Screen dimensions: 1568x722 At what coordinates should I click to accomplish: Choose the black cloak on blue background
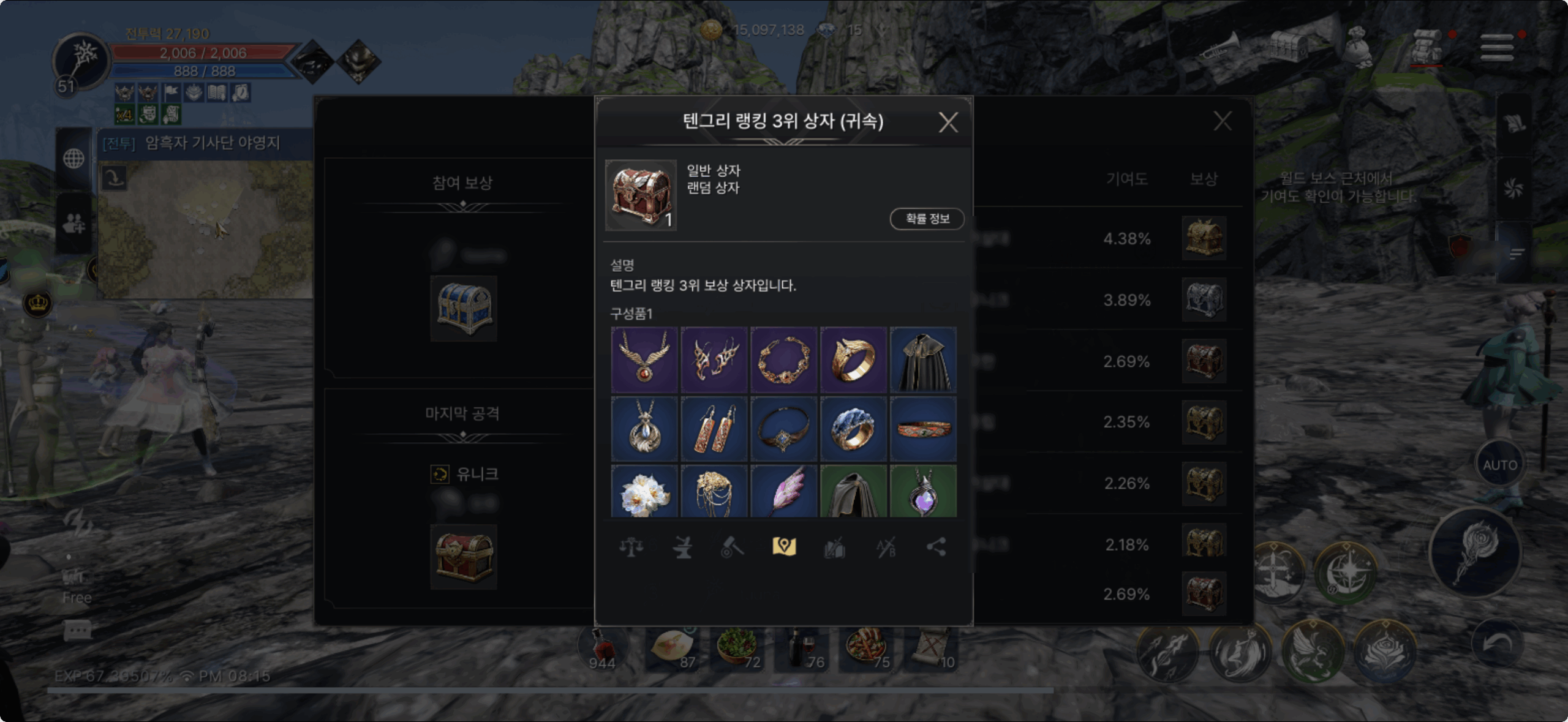pyautogui.click(x=923, y=359)
